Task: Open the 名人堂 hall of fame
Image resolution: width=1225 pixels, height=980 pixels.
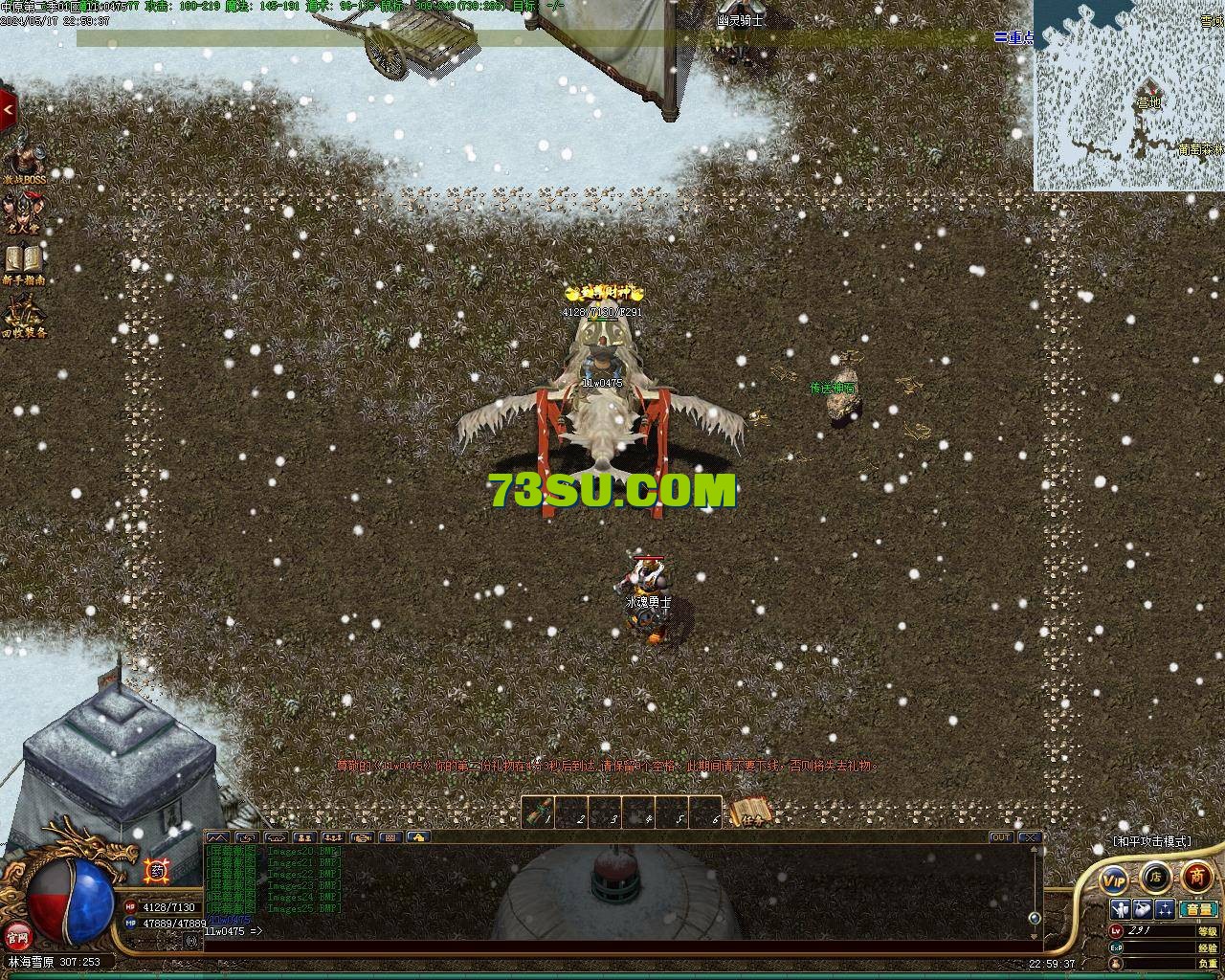Action: (x=23, y=212)
